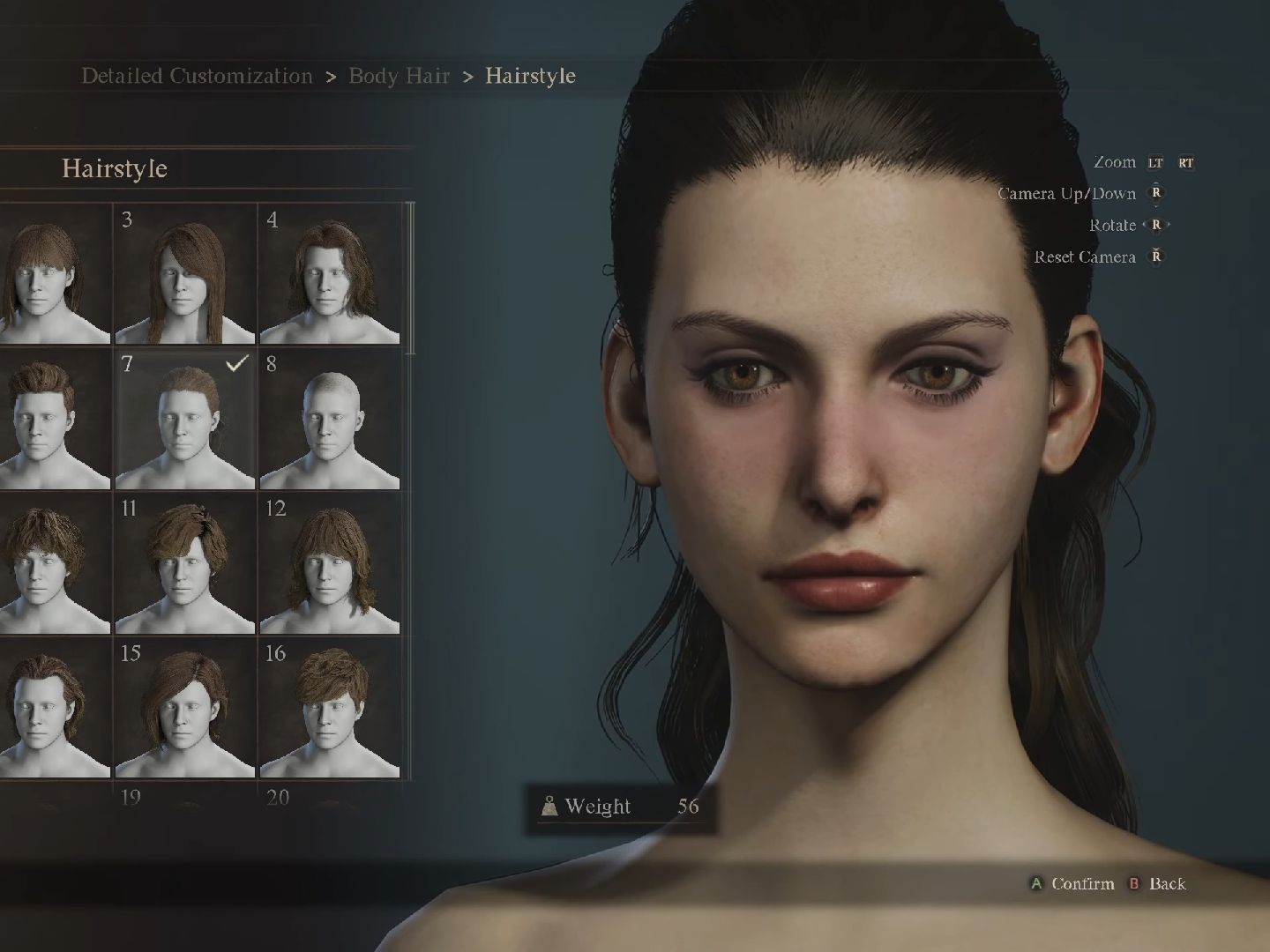Choose hairstyle number 4
The width and height of the screenshot is (1270, 952).
330,275
